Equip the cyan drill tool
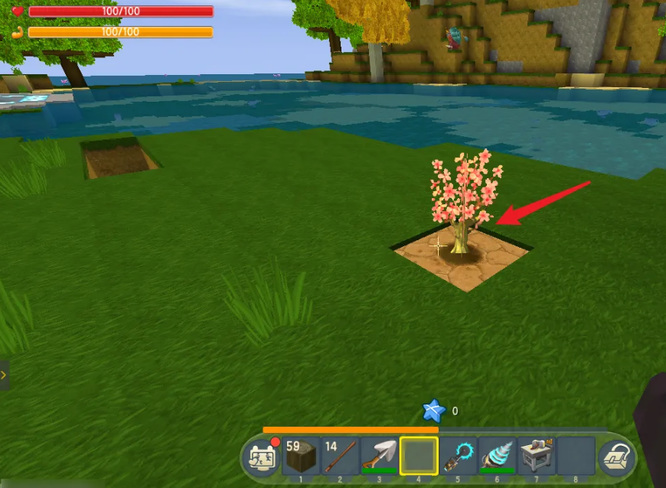The width and height of the screenshot is (666, 488). point(497,456)
